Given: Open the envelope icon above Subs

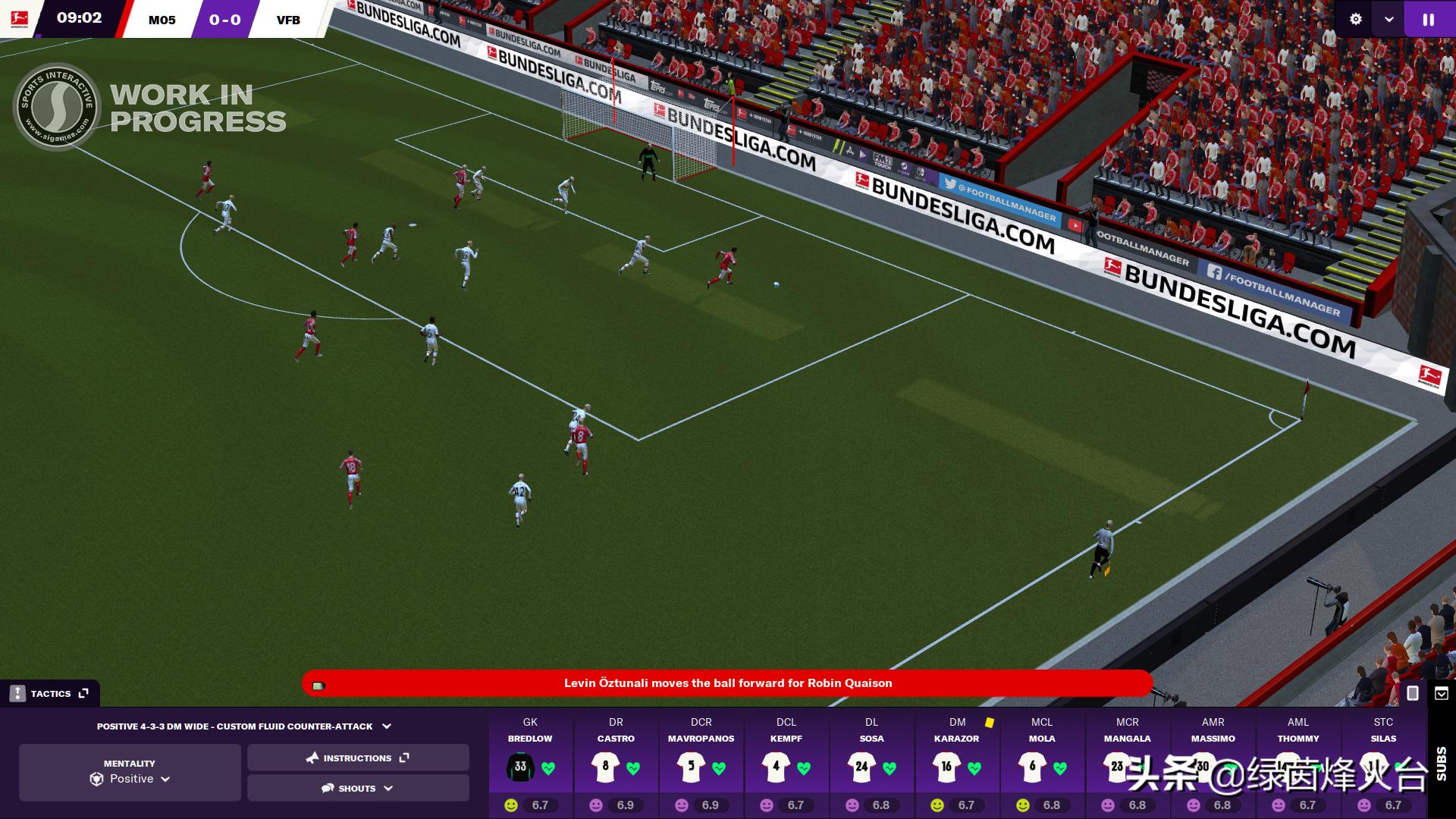Looking at the screenshot, I should coord(1442,693).
